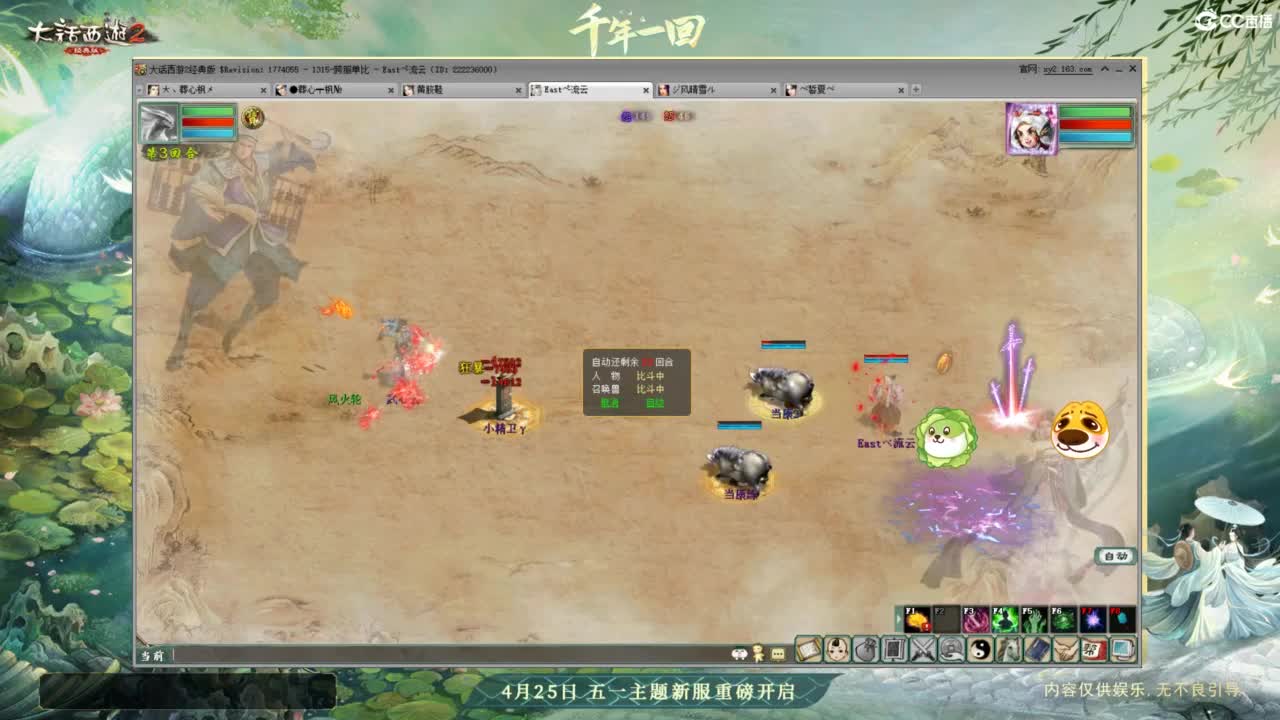
Task: Click 取消 to cancel auto-battle
Action: point(609,404)
